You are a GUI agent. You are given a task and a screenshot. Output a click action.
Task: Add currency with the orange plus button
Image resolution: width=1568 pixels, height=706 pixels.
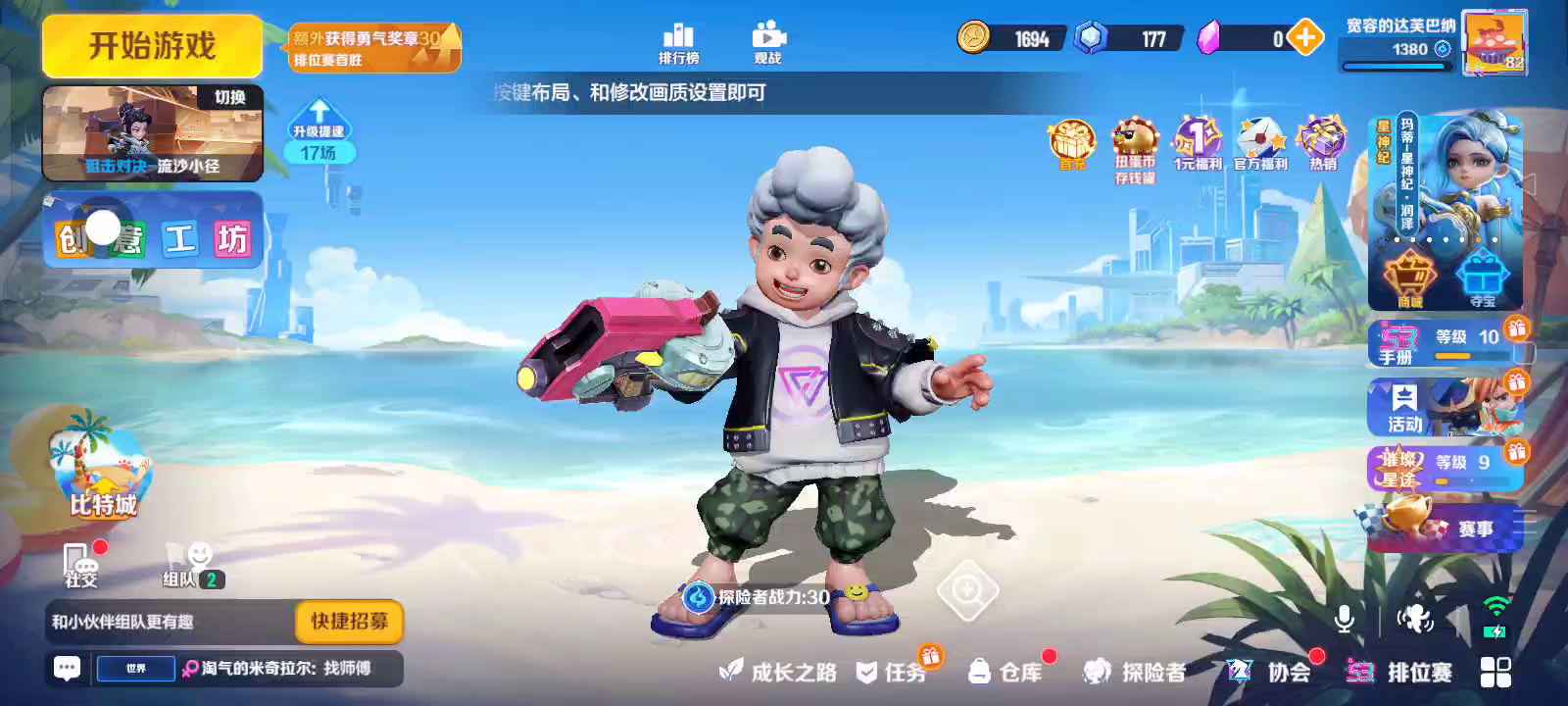click(1304, 38)
